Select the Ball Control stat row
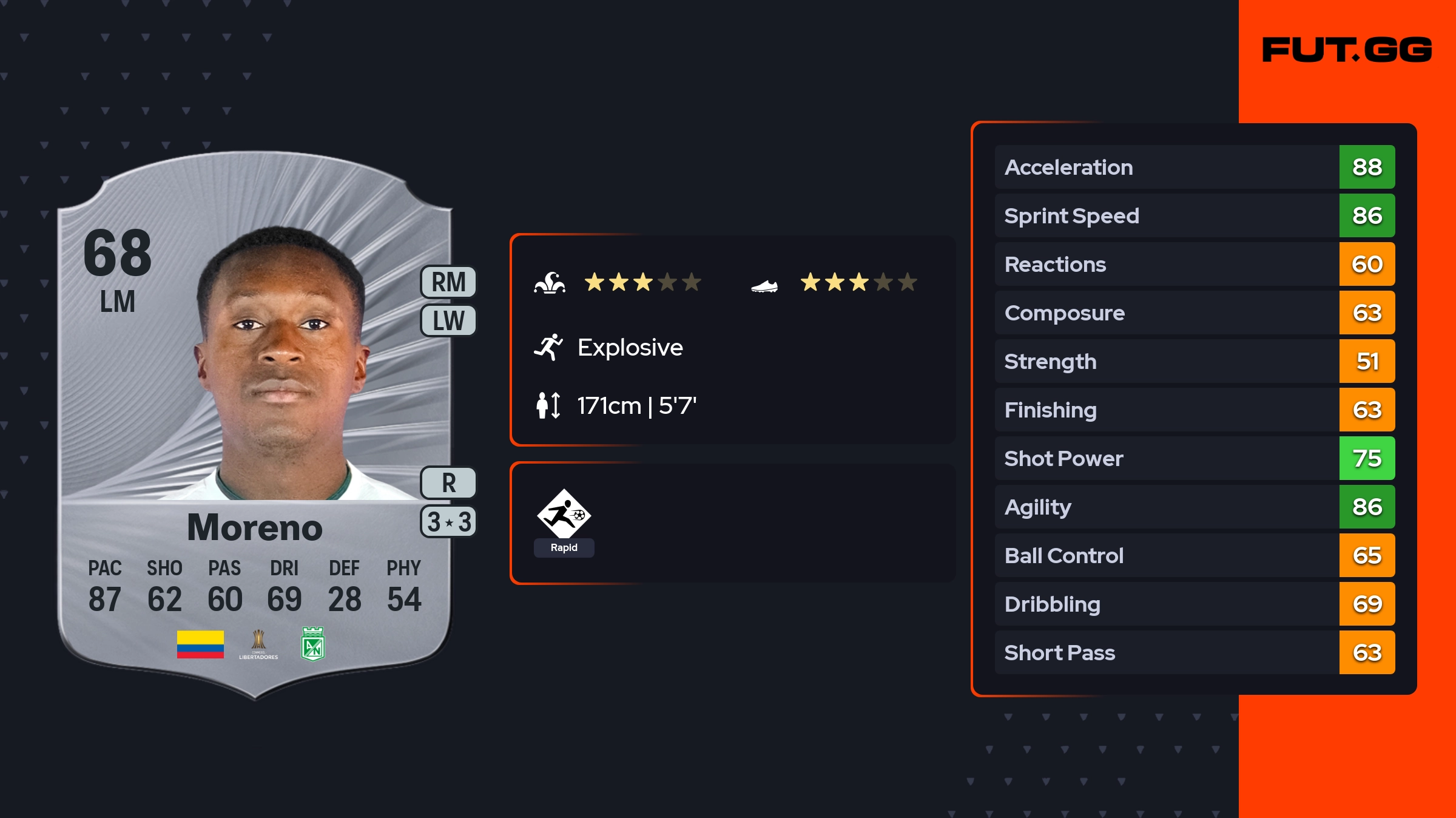Screen dimensions: 1456x818 1194,555
